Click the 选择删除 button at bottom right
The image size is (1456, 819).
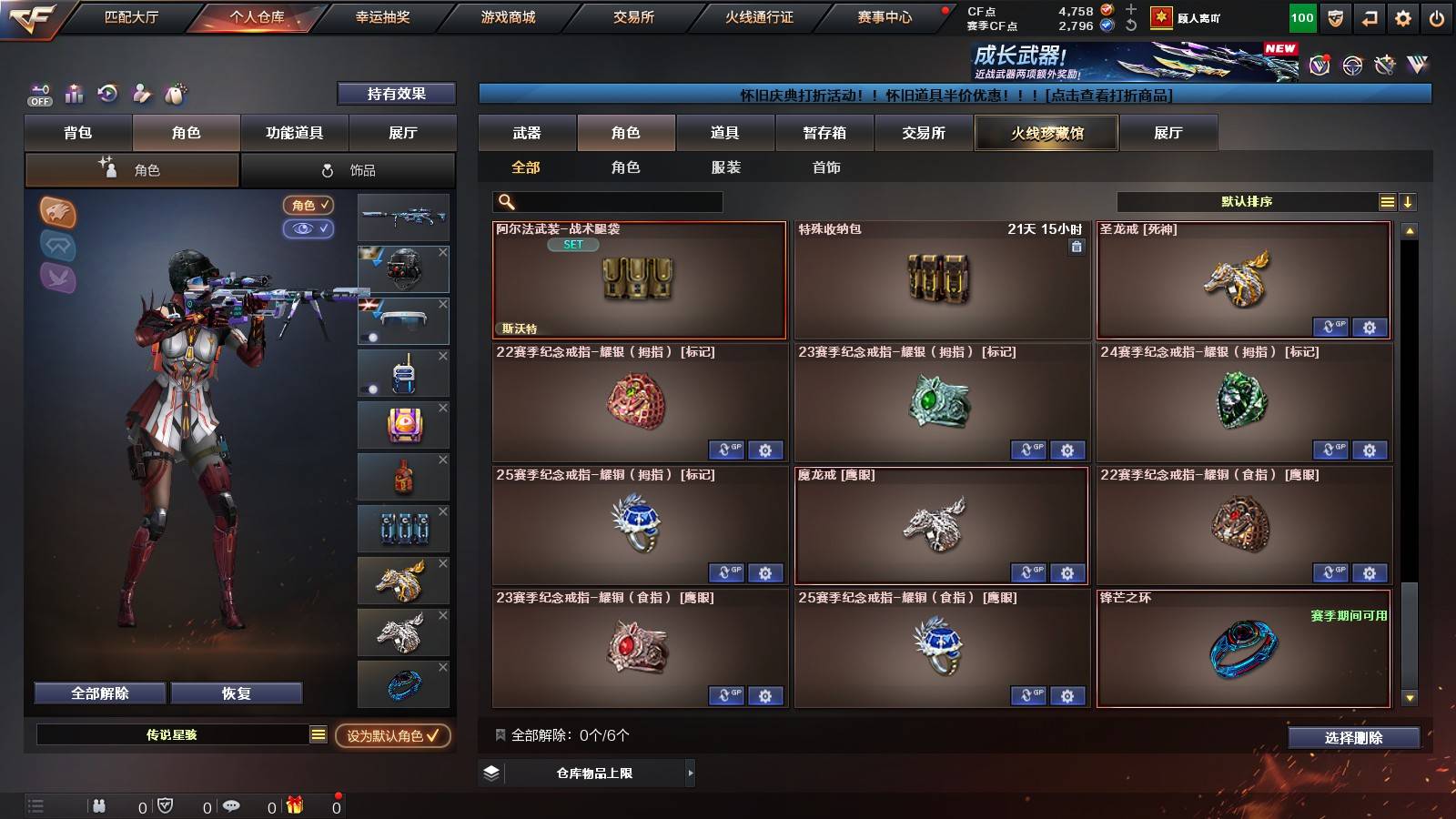click(x=1353, y=738)
